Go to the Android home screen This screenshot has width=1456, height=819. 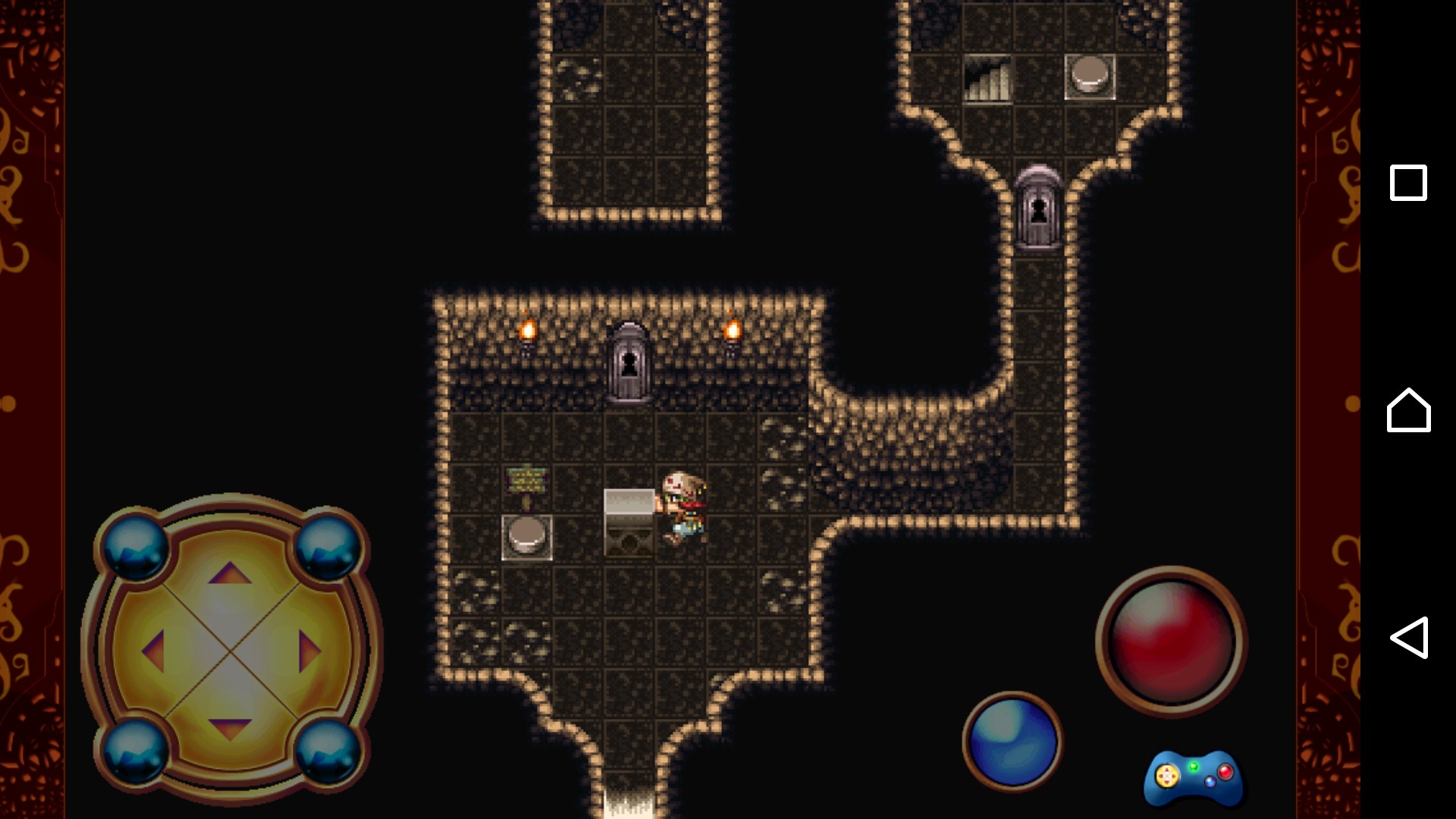1408,410
